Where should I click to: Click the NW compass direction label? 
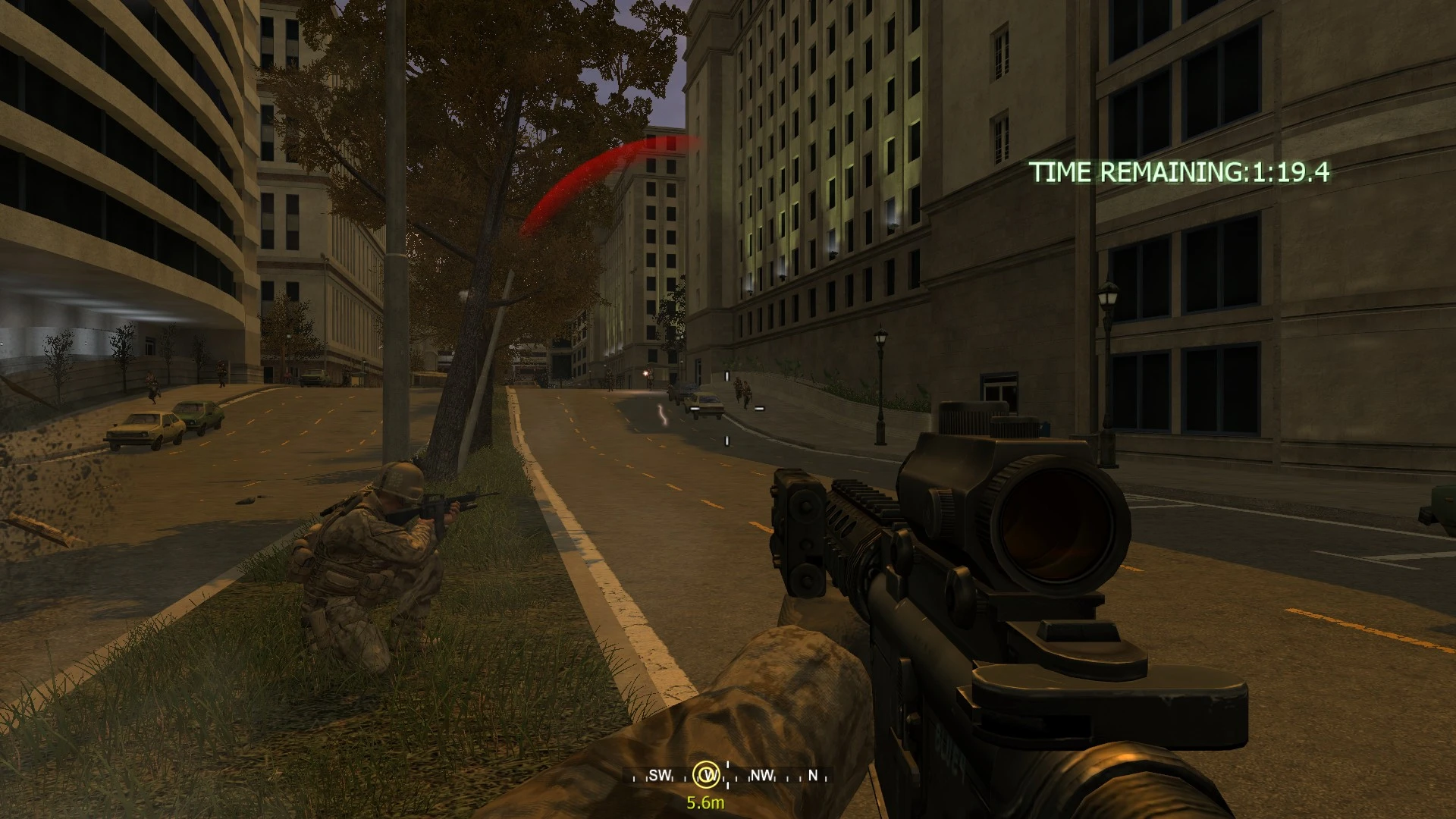[762, 774]
